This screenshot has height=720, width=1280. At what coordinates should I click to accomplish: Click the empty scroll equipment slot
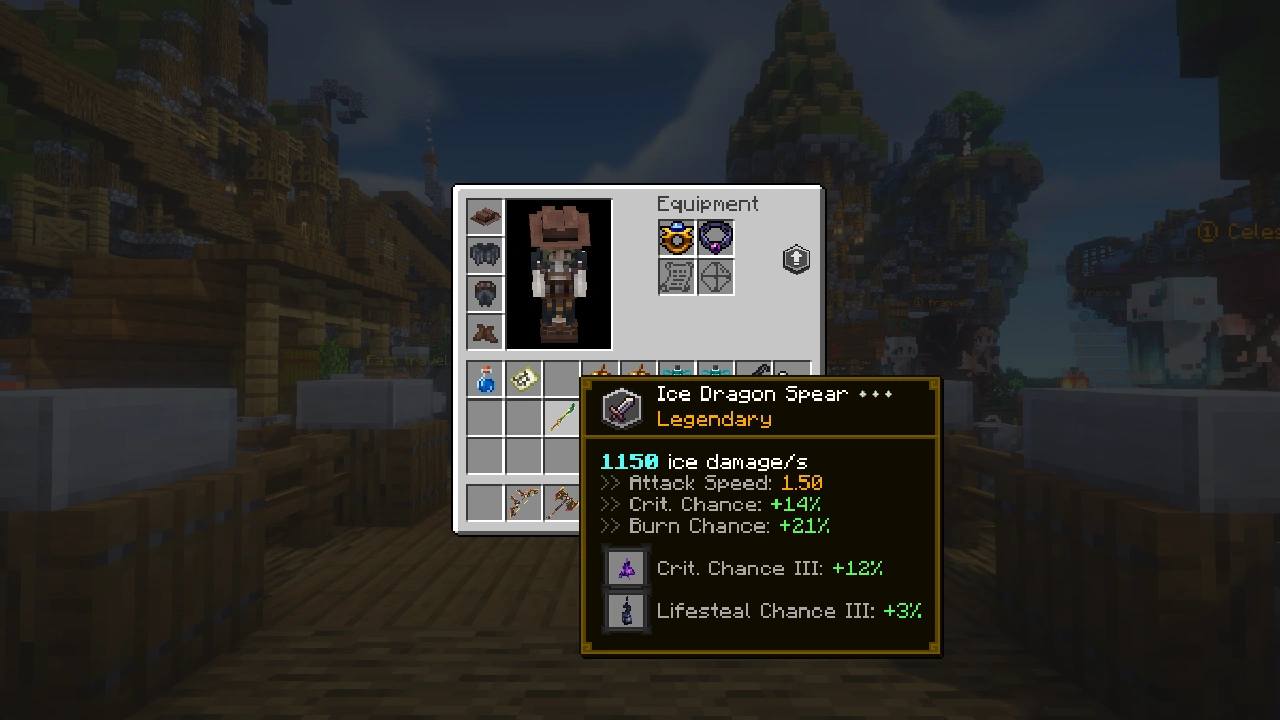coord(677,277)
